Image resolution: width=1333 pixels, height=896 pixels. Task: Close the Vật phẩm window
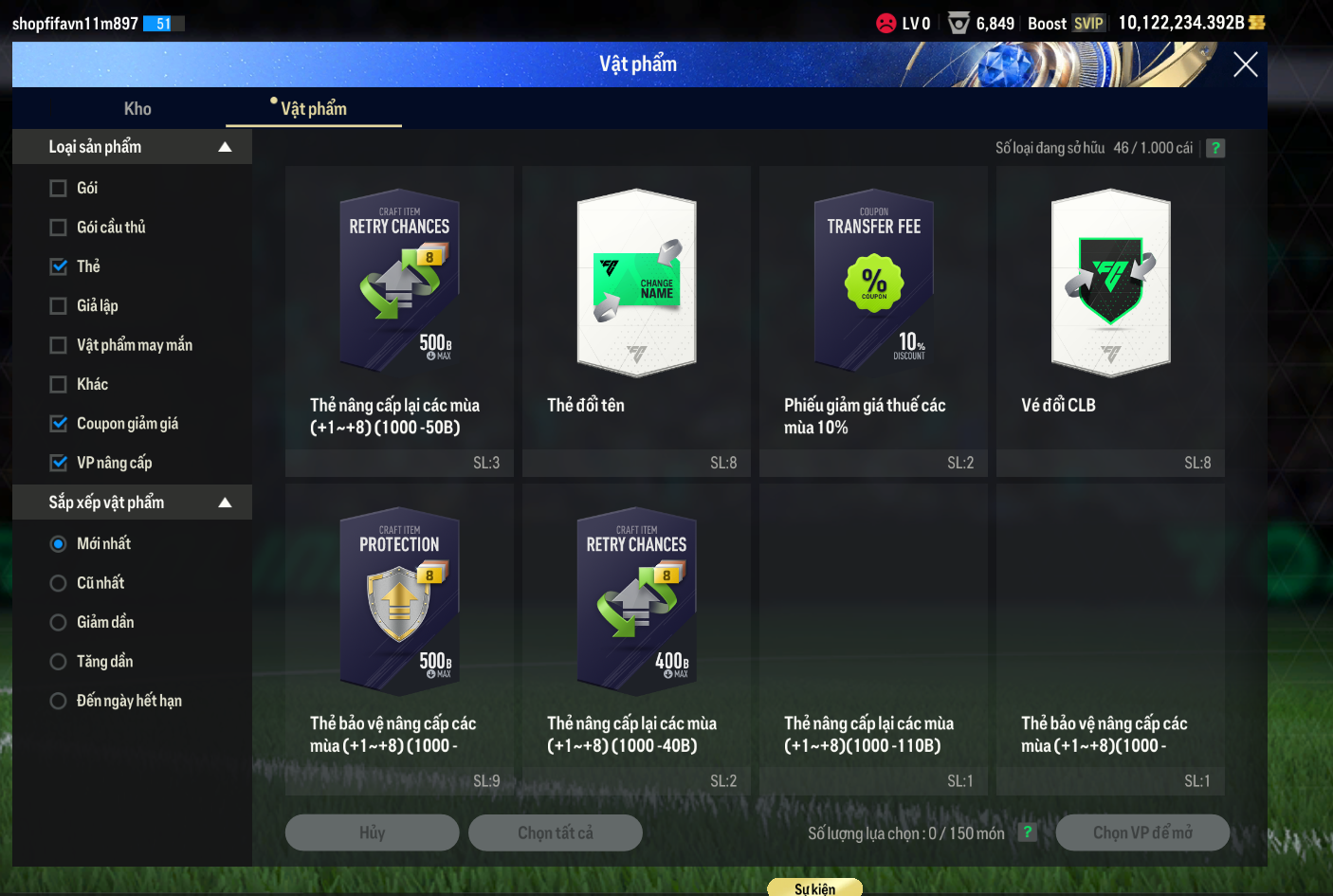click(1245, 64)
